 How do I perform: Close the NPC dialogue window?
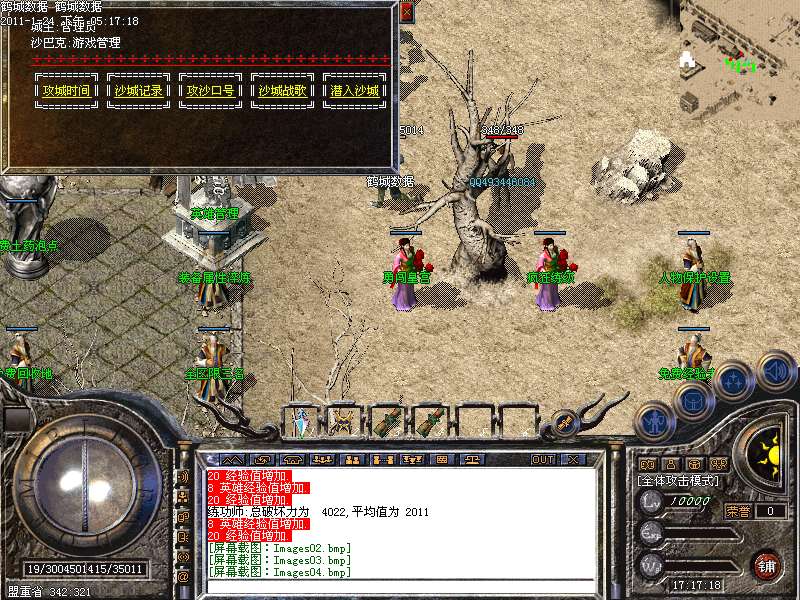pos(406,13)
